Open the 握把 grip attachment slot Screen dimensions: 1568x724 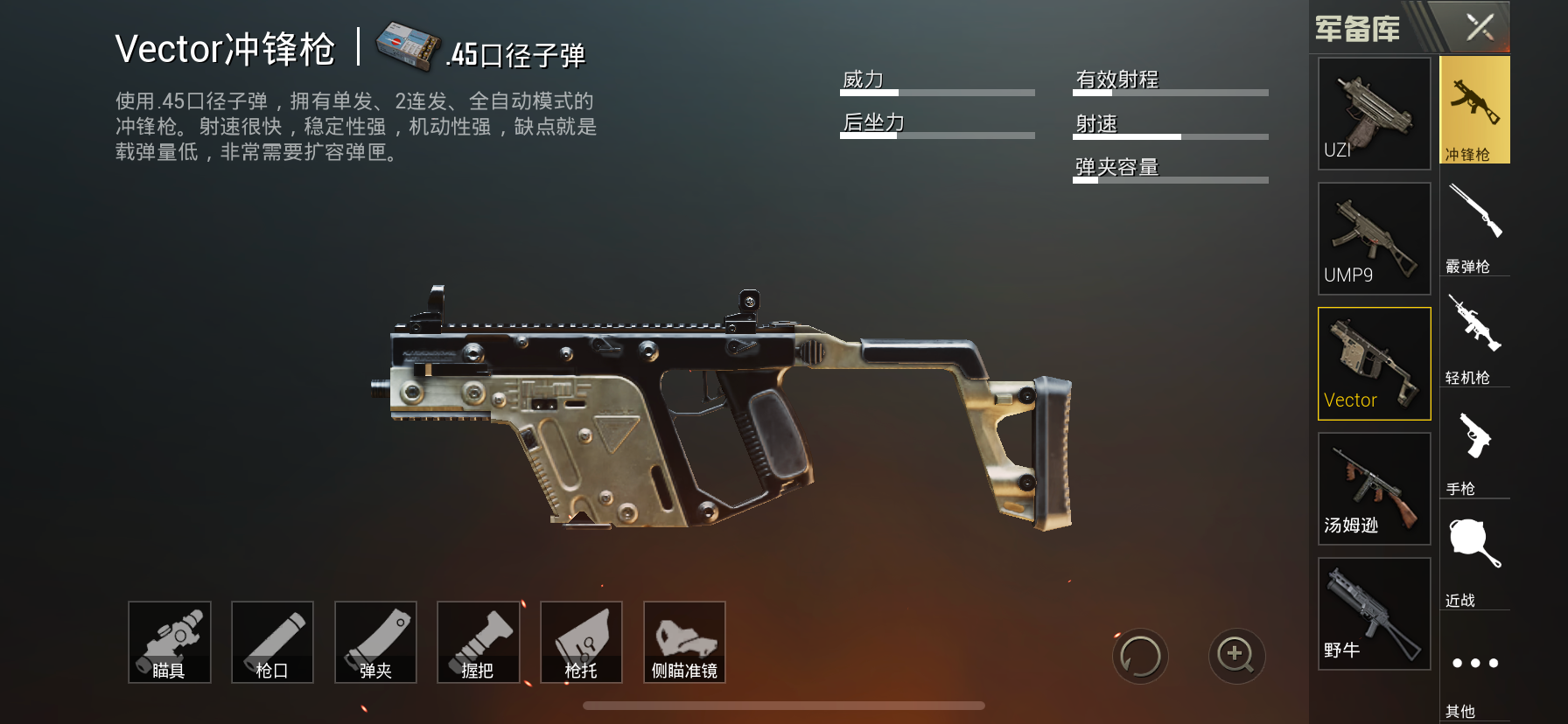tap(478, 642)
